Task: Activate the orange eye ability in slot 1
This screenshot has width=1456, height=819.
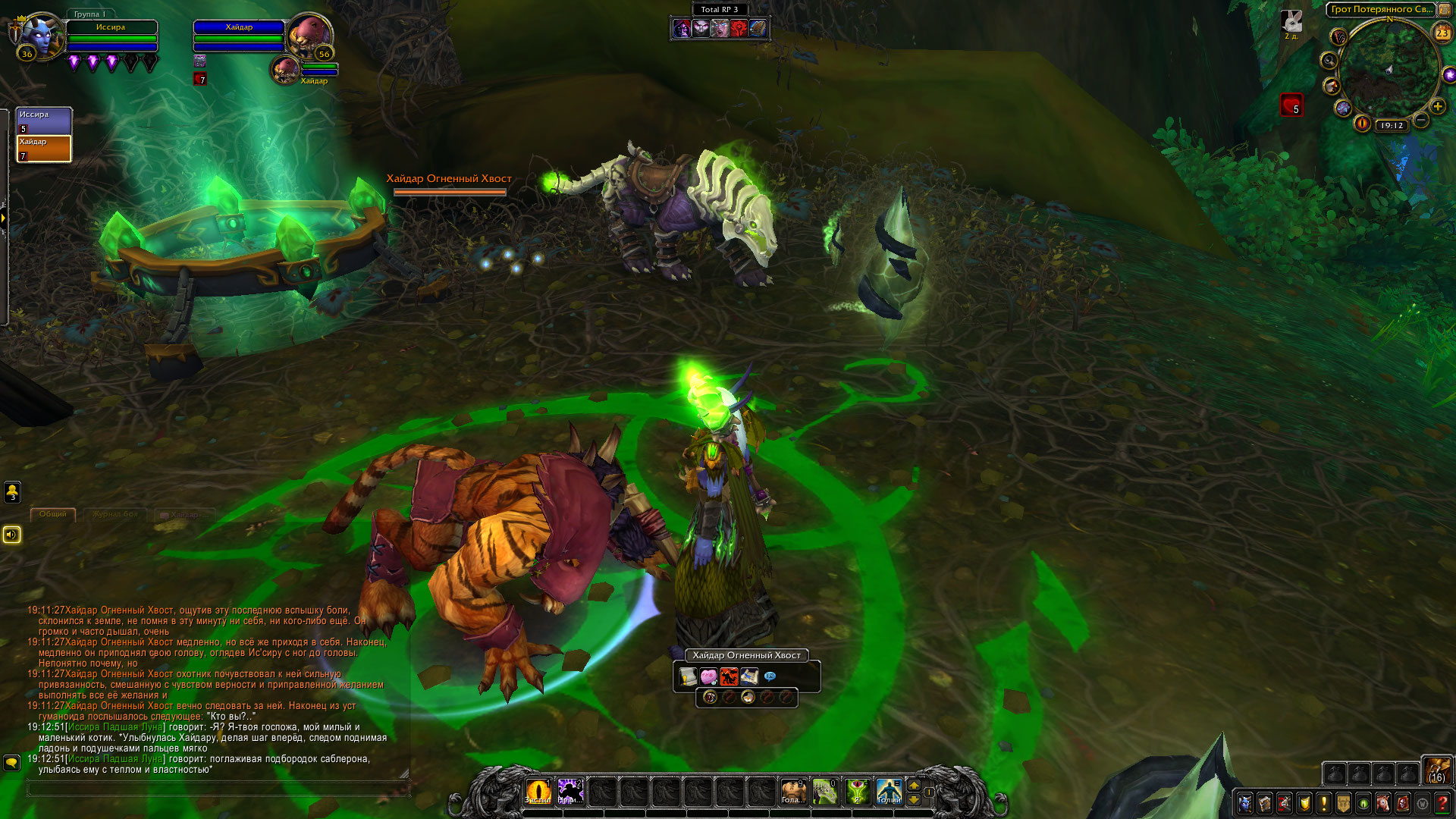Action: [x=538, y=792]
